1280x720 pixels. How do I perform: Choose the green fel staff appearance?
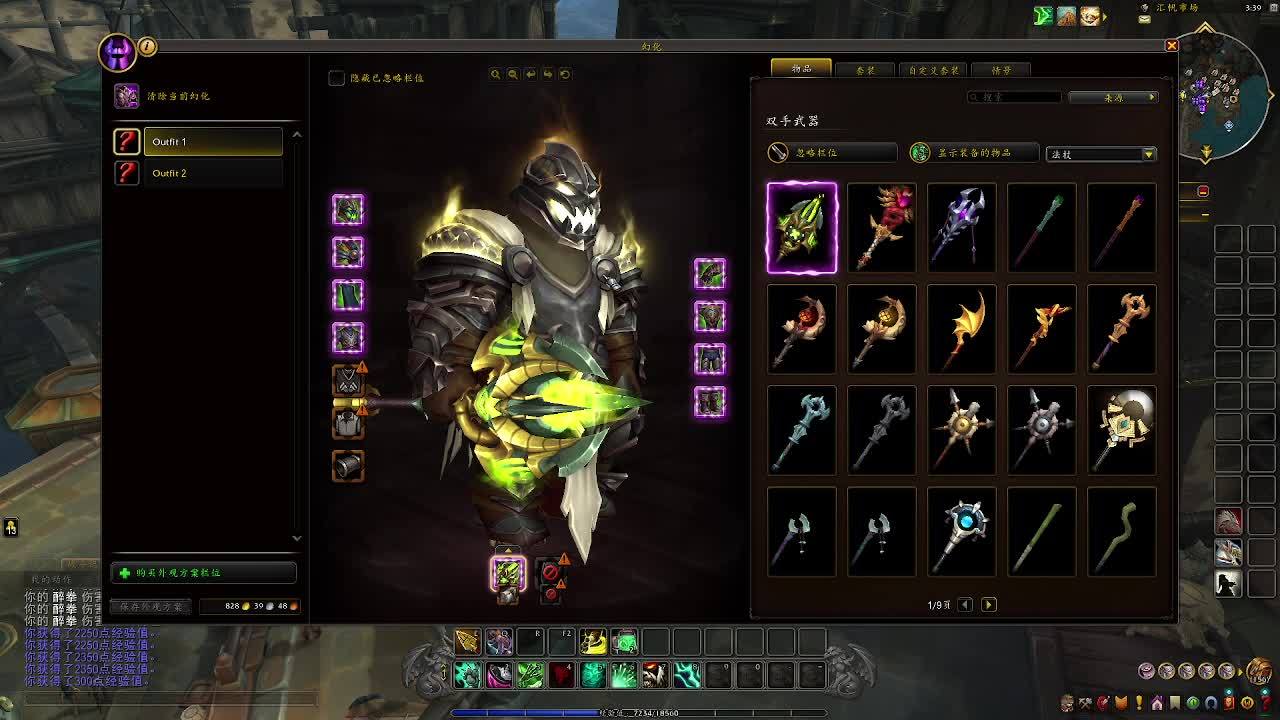click(x=802, y=228)
